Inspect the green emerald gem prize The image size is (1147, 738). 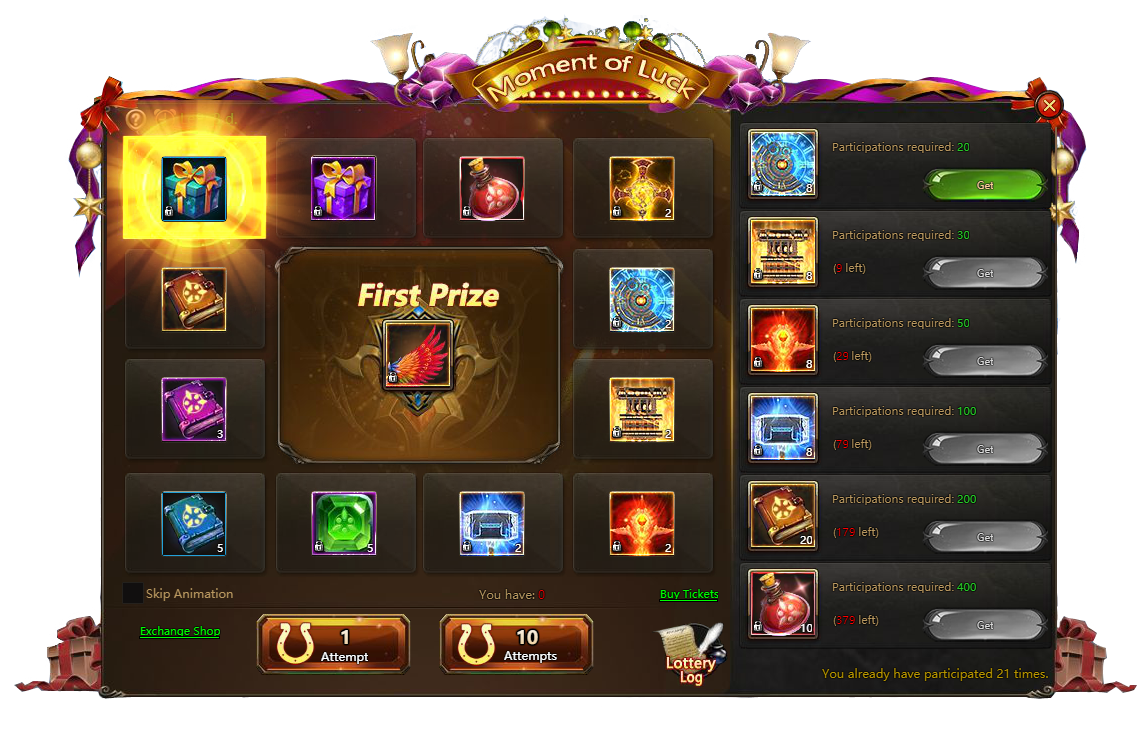(x=343, y=523)
